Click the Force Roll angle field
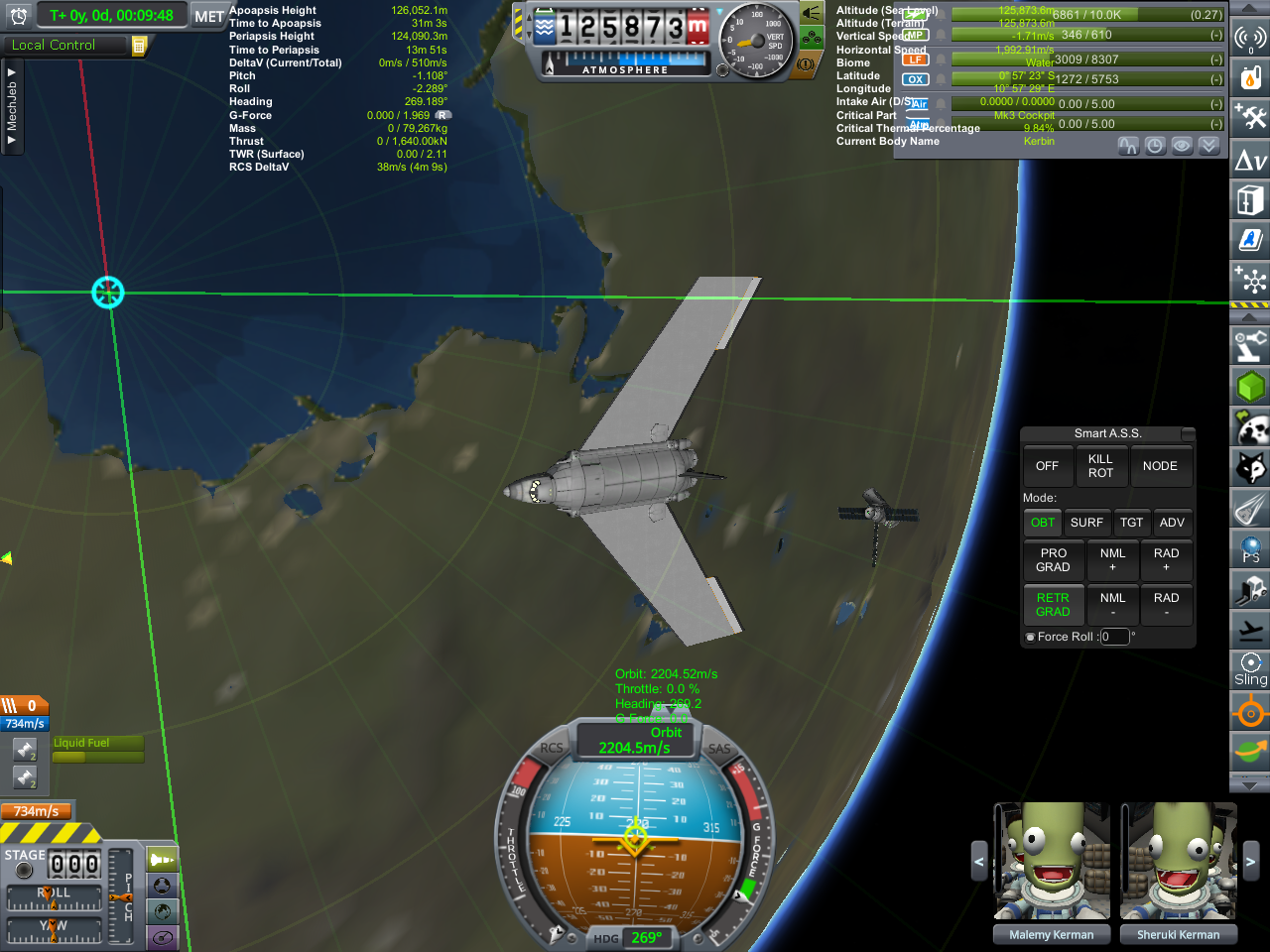This screenshot has height=952, width=1270. [1114, 637]
